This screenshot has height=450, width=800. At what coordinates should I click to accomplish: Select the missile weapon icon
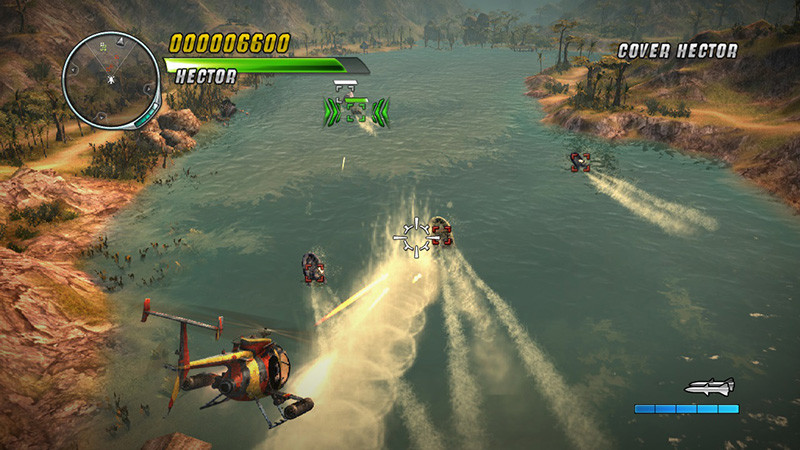pyautogui.click(x=709, y=386)
